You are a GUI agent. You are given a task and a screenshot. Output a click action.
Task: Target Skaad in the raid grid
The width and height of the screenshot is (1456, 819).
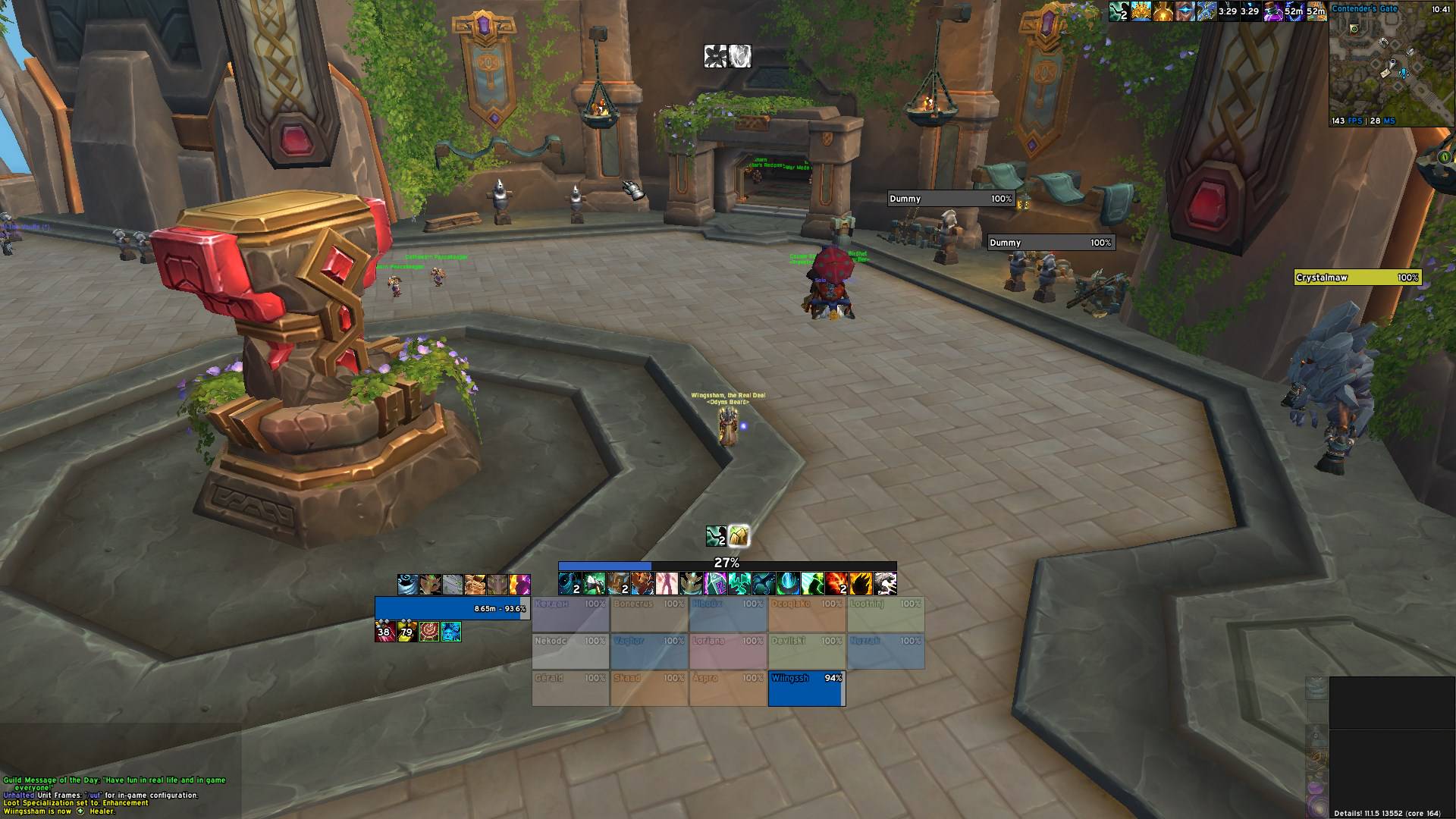(649, 689)
